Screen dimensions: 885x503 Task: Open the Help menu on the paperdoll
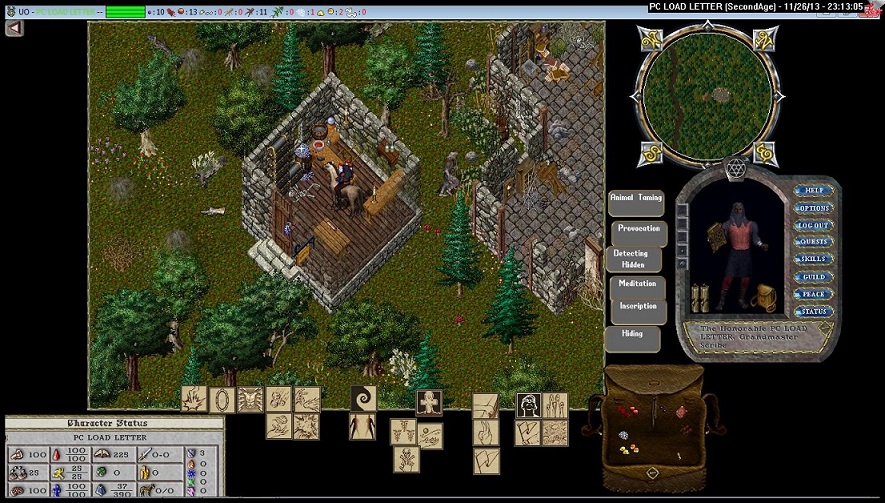pyautogui.click(x=813, y=190)
